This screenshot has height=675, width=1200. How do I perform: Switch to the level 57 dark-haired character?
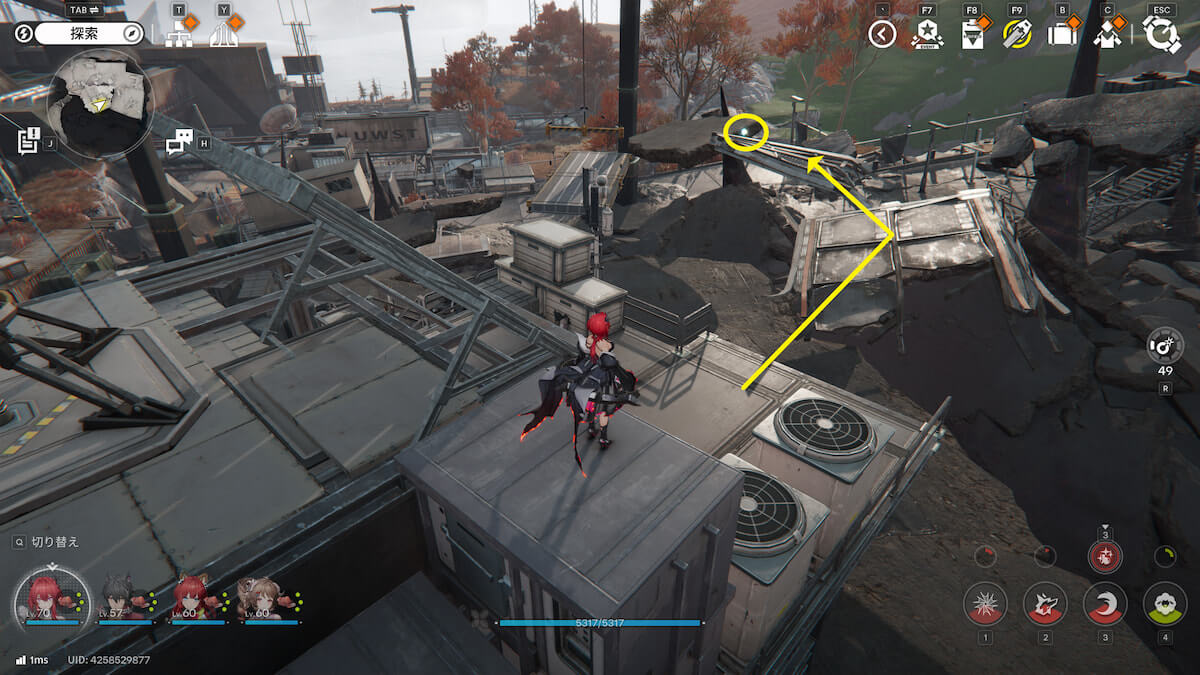pyautogui.click(x=124, y=599)
